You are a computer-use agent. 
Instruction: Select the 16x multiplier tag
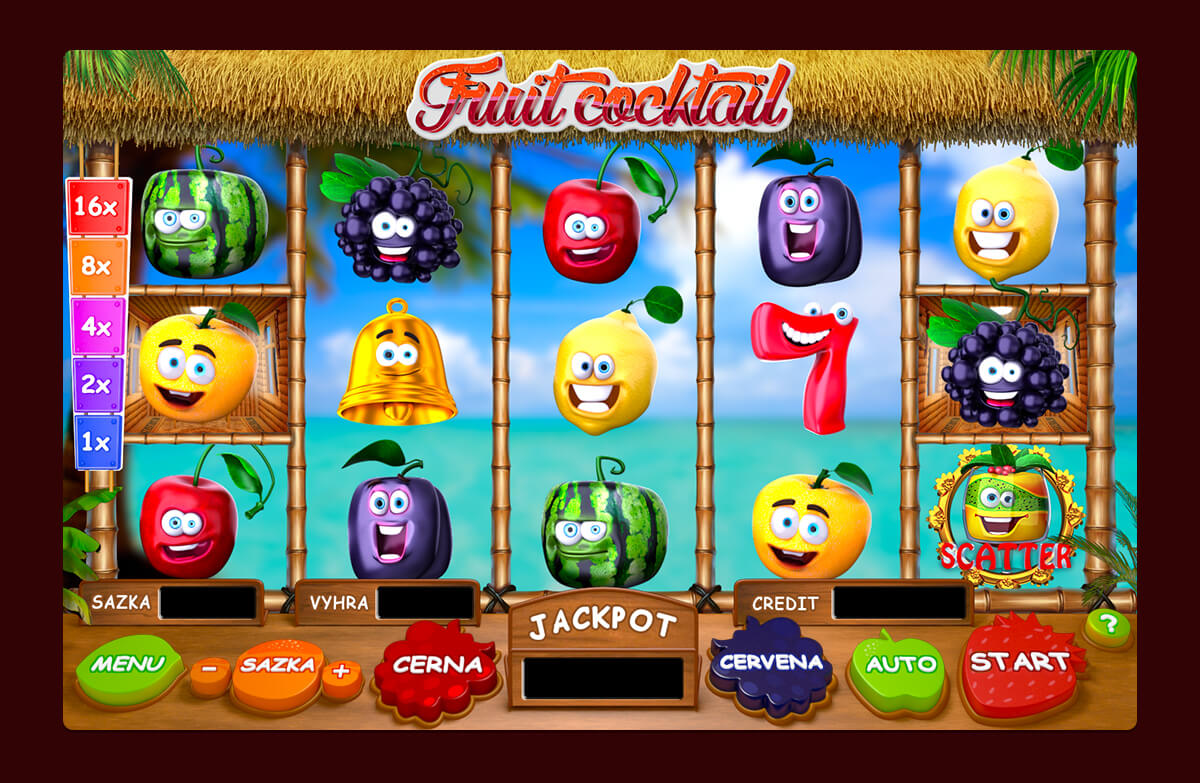[x=98, y=207]
